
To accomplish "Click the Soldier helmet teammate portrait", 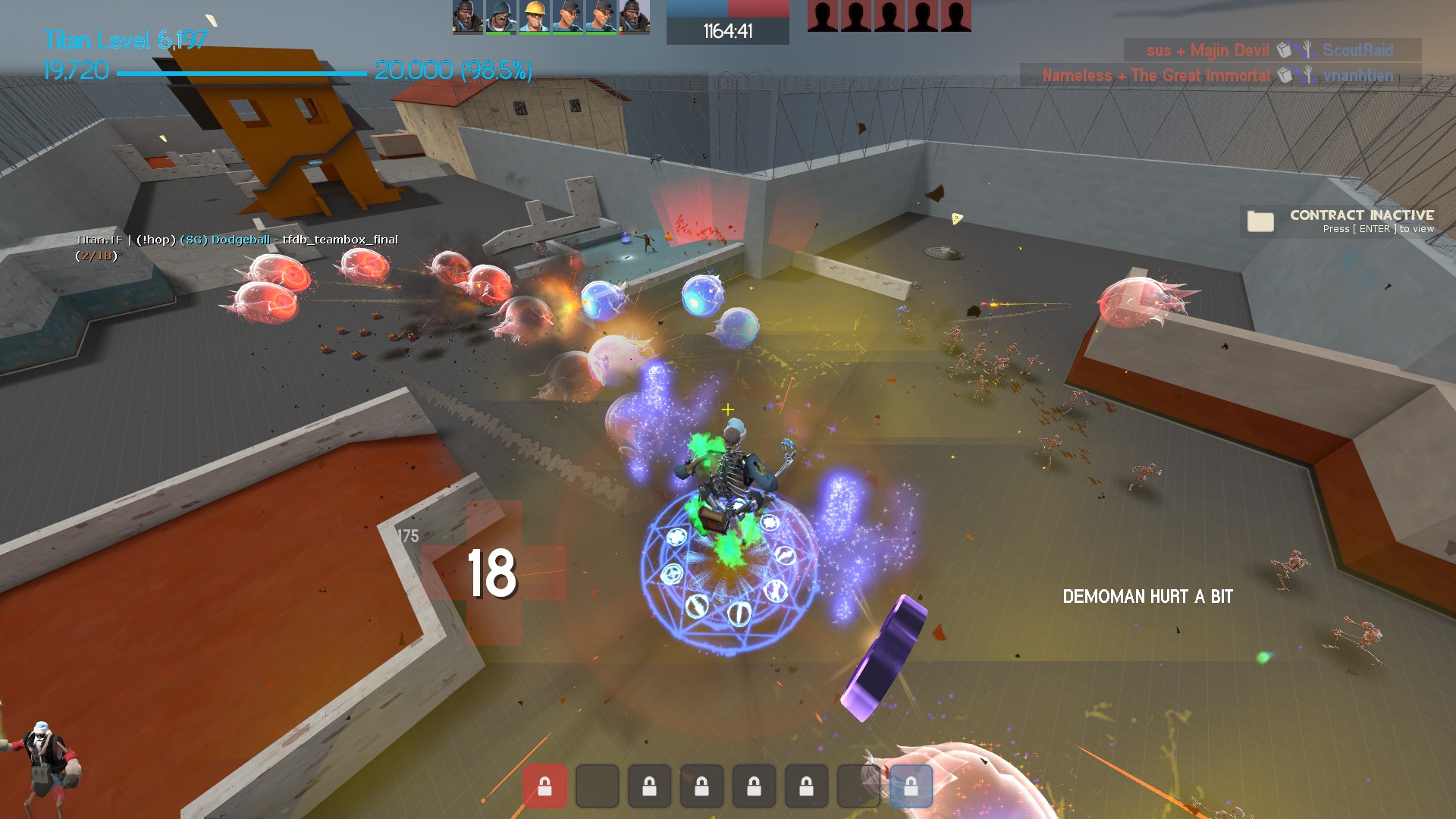I will (500, 17).
